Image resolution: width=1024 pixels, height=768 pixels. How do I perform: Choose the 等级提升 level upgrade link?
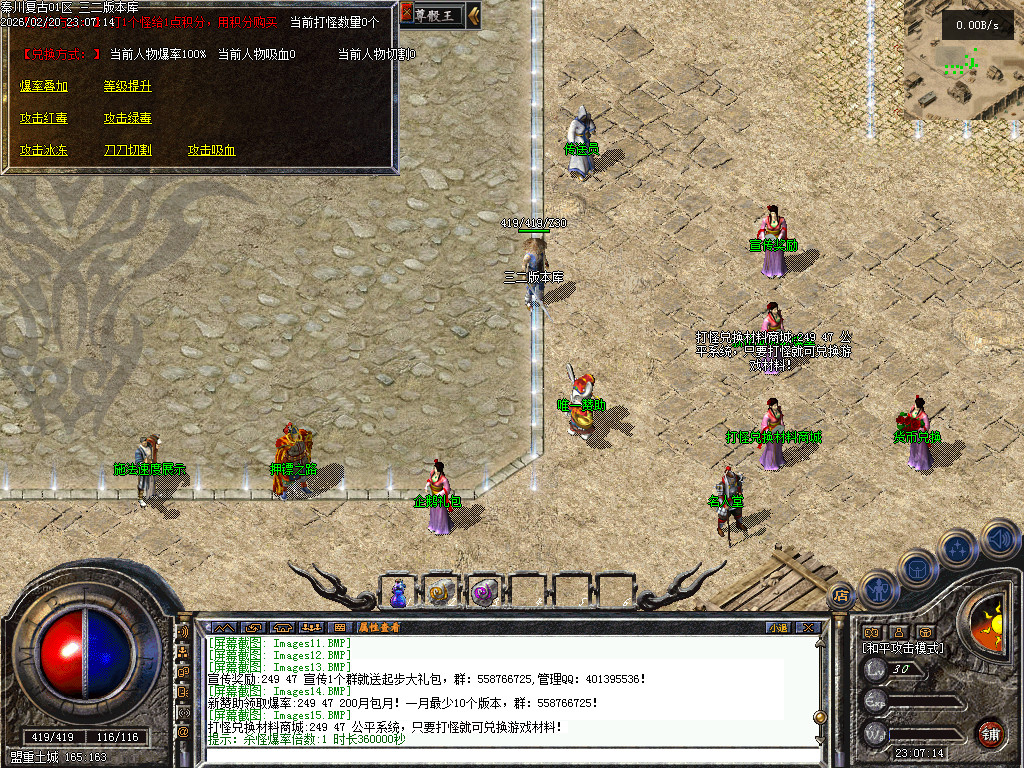128,86
